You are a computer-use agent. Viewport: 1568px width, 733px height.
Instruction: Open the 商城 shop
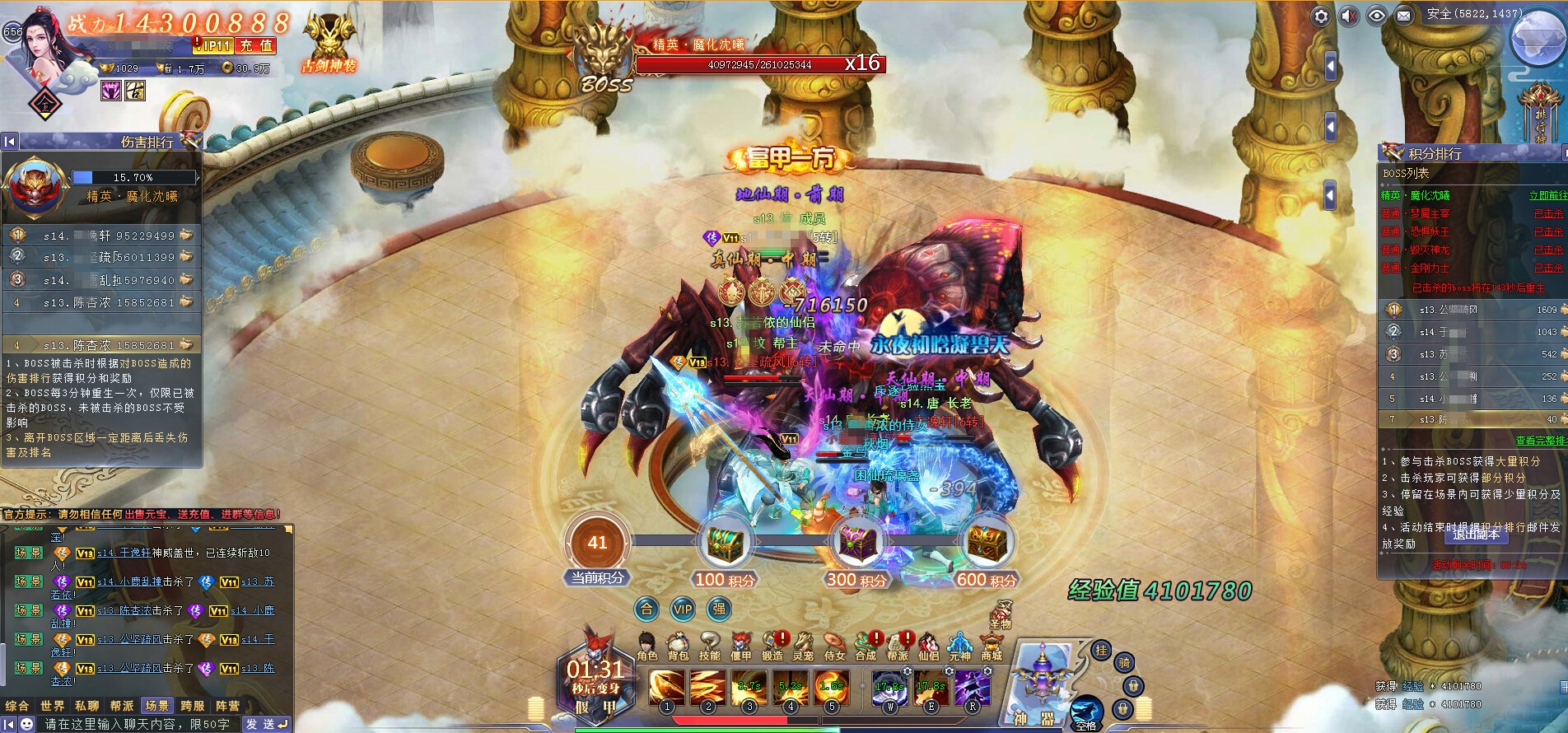992,647
